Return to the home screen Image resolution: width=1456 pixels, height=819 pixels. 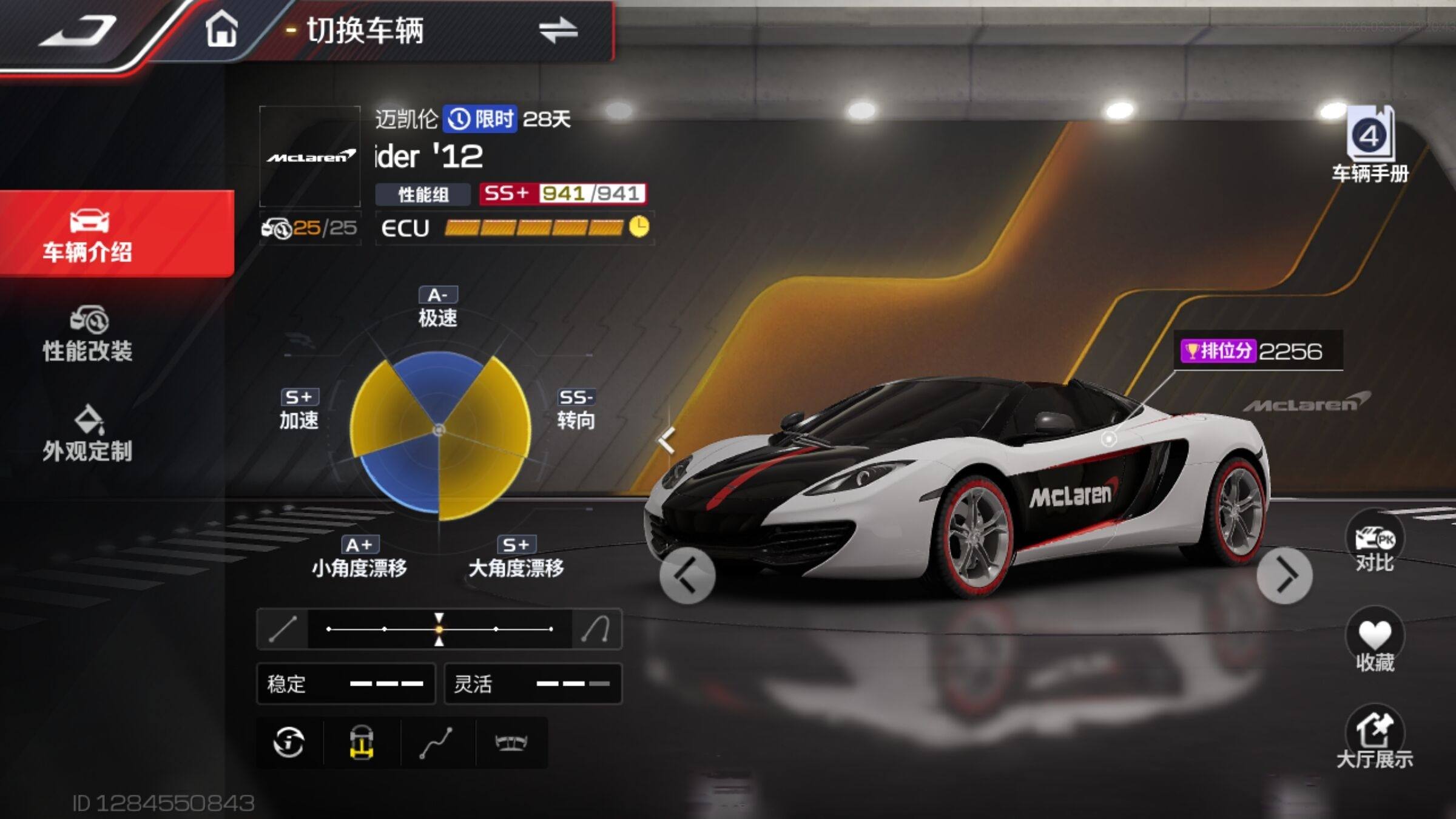(x=221, y=29)
